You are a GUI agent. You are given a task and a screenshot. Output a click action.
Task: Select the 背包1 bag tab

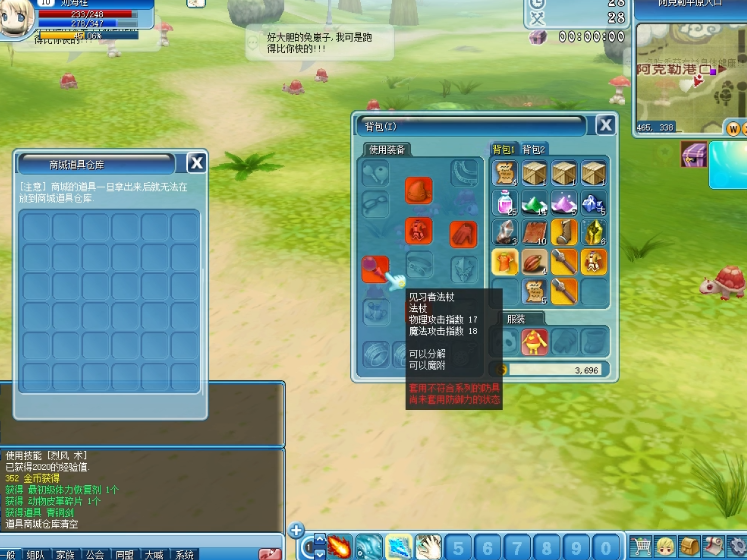(x=503, y=149)
